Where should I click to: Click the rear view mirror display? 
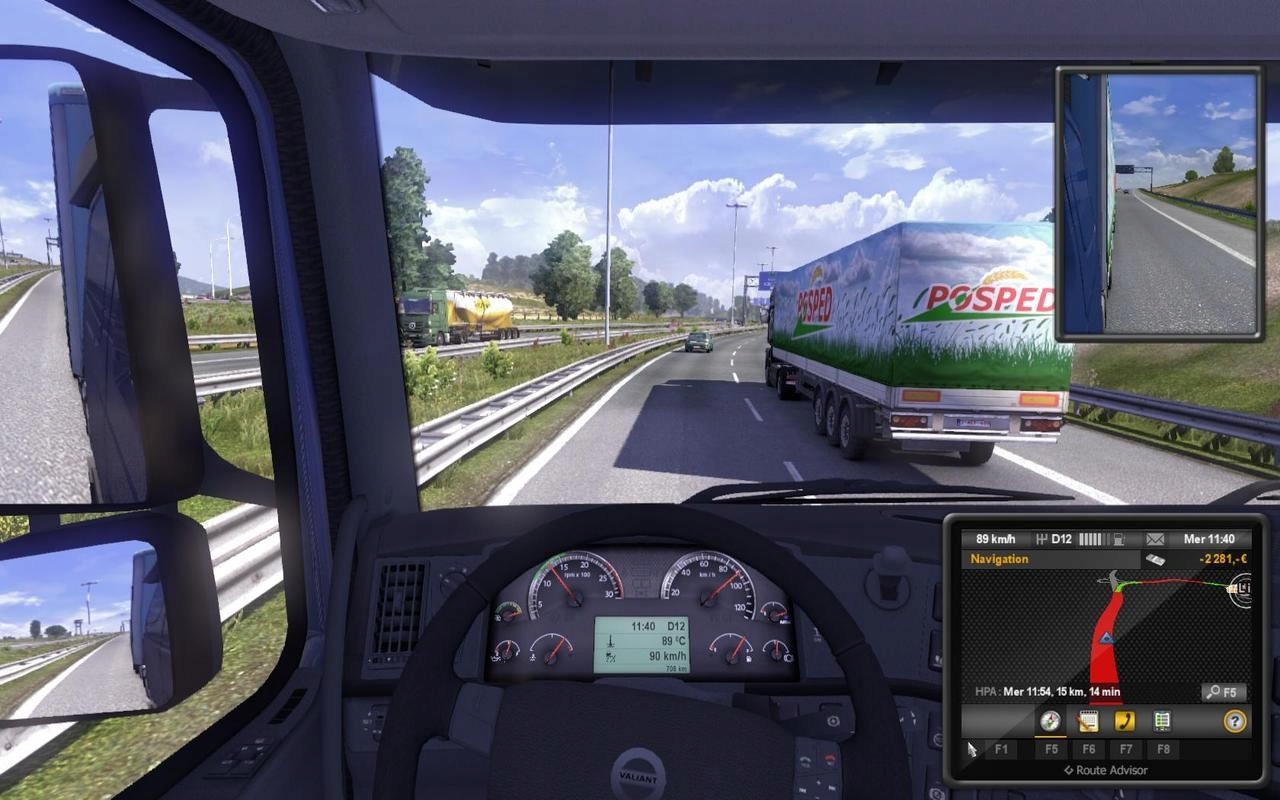click(x=1160, y=200)
